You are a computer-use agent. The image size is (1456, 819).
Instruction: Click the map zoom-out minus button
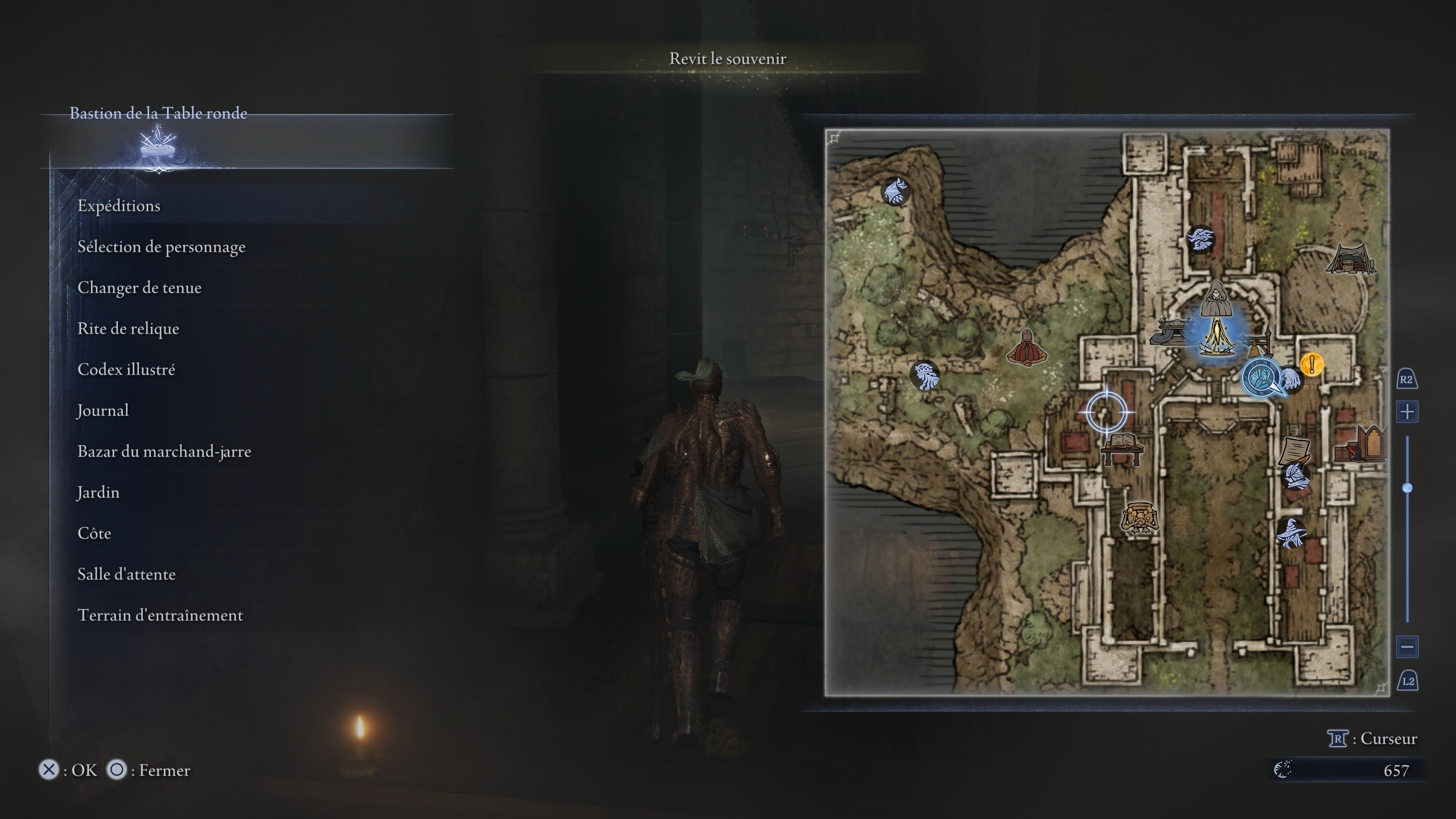[x=1407, y=646]
